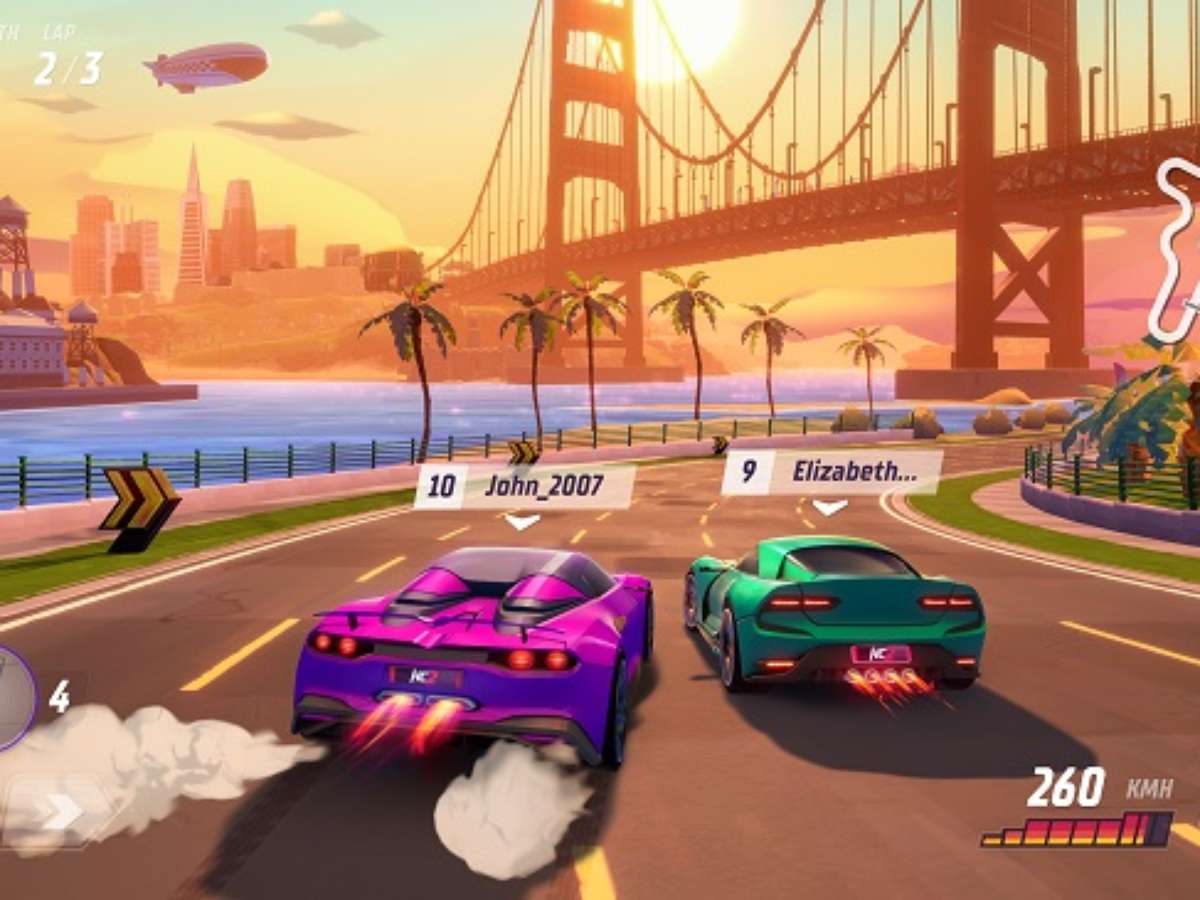Select the Elizabeth player name tag
The image size is (1200, 900).
(x=831, y=472)
